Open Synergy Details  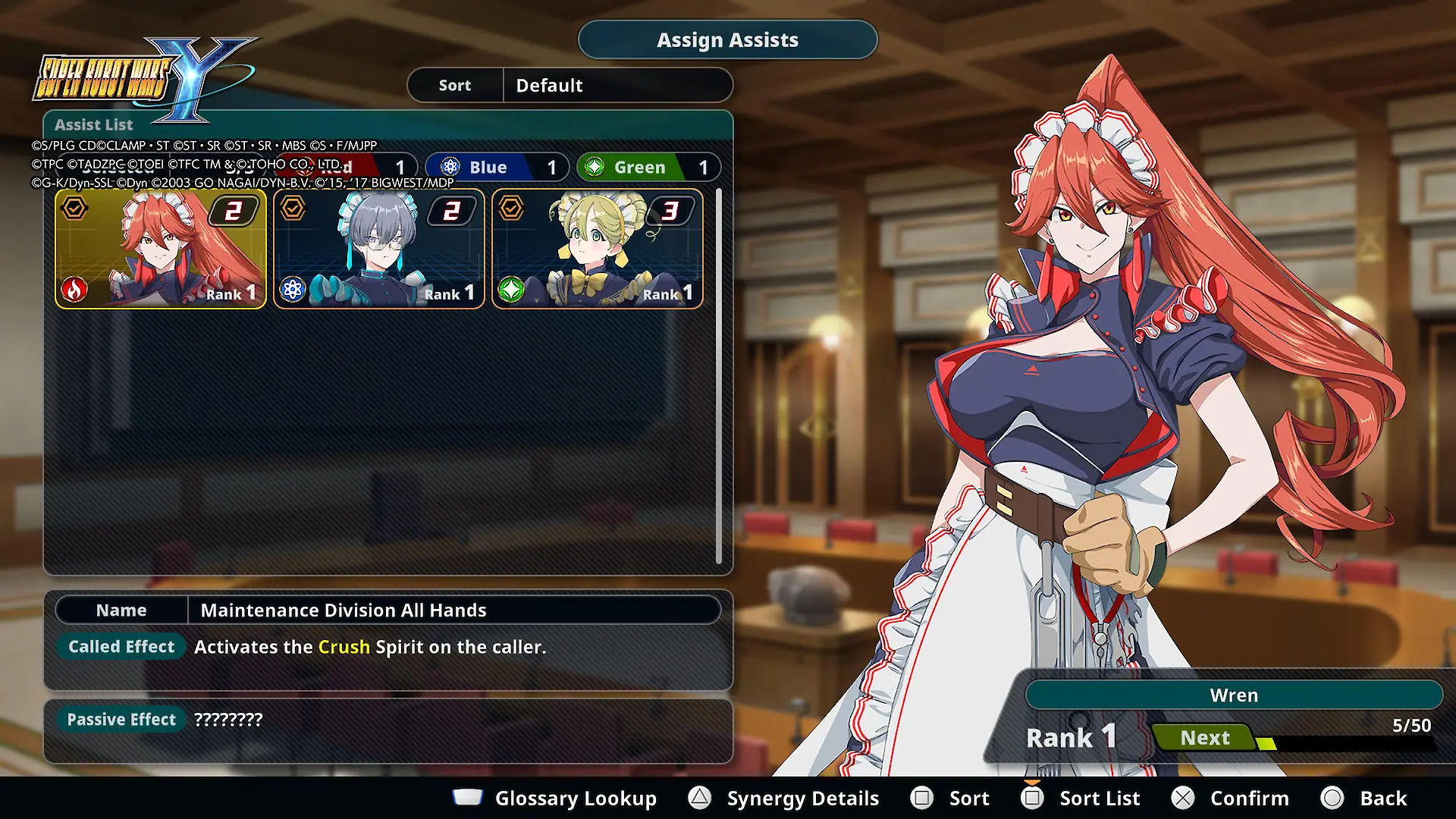(x=784, y=798)
